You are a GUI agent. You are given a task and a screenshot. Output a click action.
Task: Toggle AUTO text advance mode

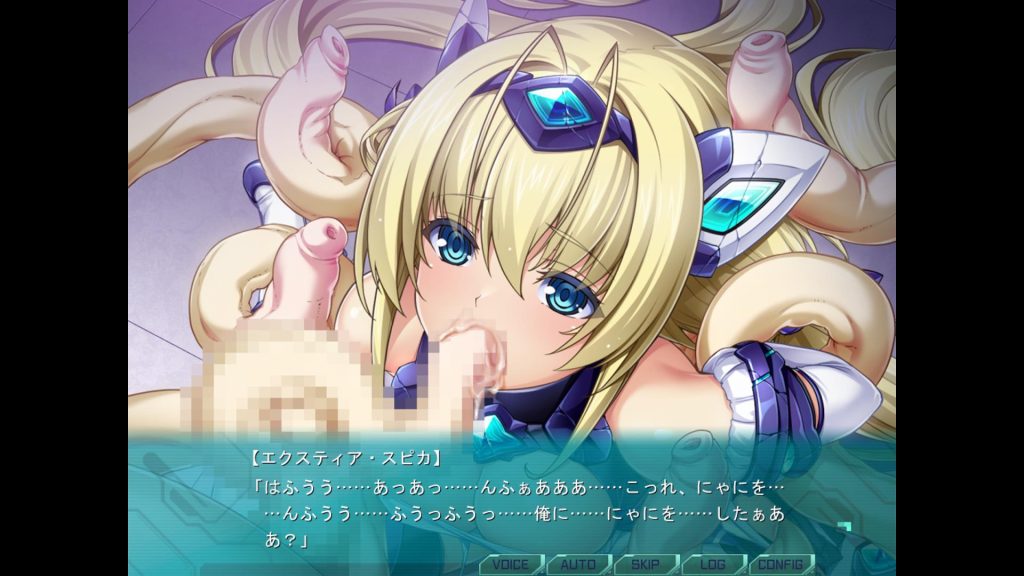(578, 564)
